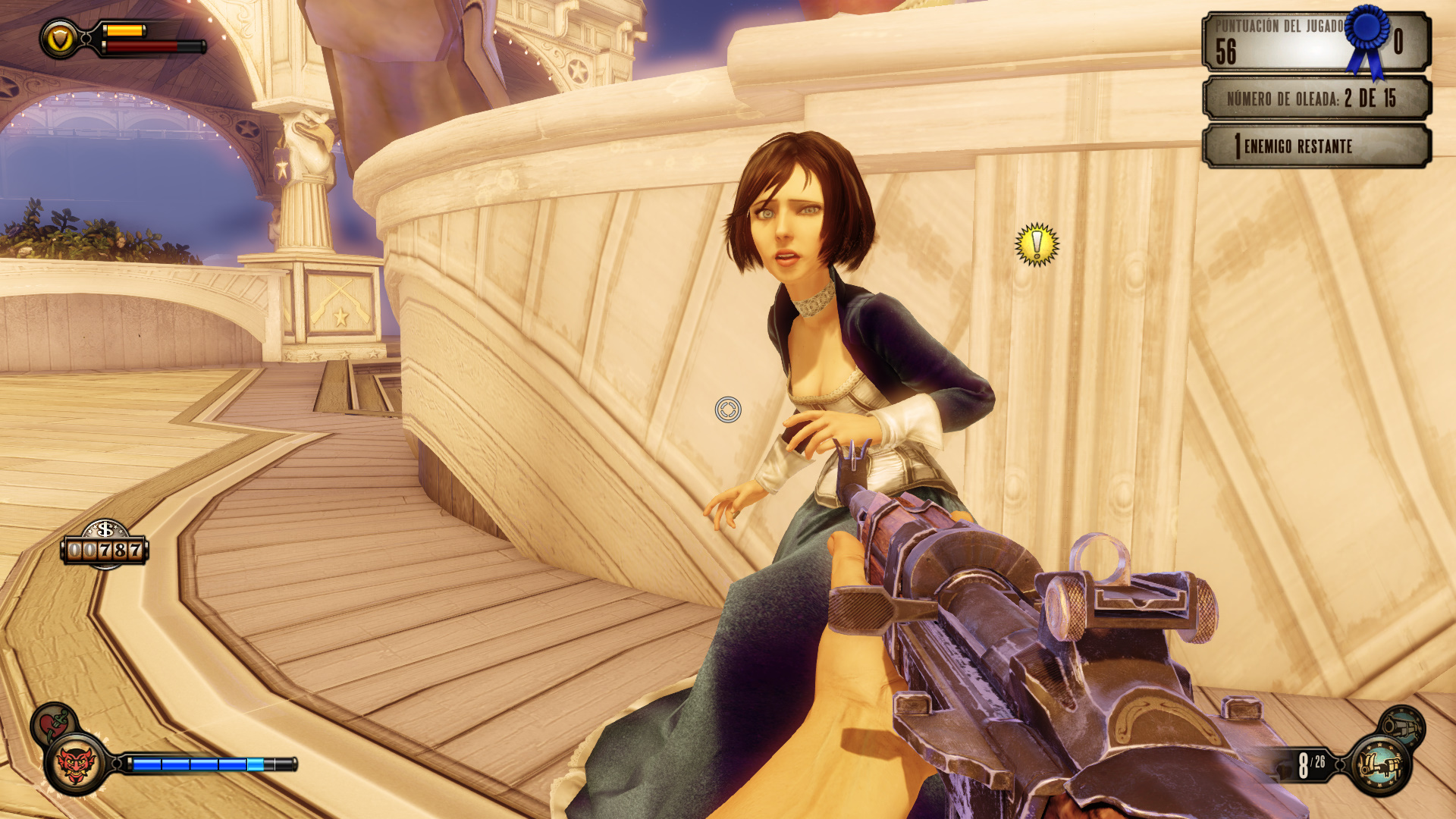
Task: Click the gold shield emblem icon
Action: 60,39
